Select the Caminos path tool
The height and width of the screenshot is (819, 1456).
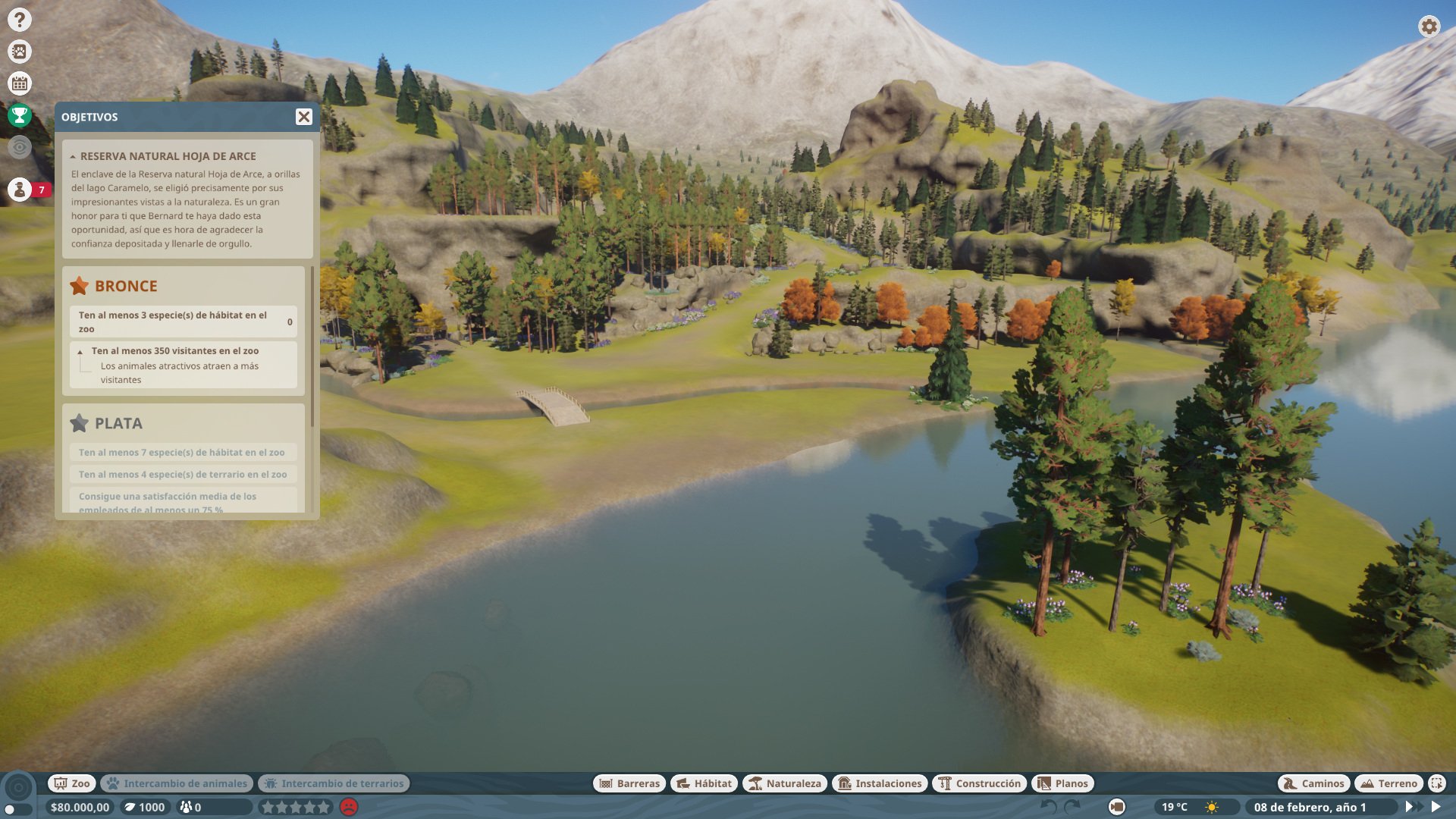[1313, 783]
